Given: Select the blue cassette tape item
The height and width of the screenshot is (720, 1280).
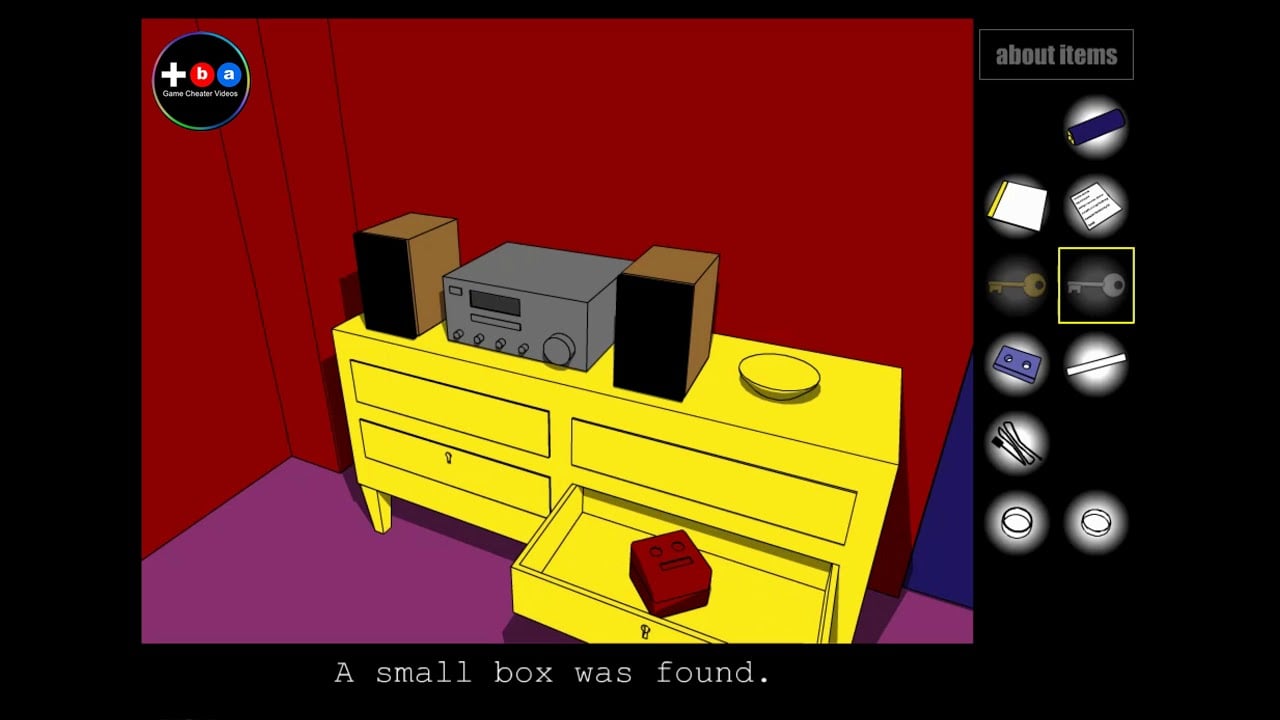Looking at the screenshot, I should (1017, 364).
